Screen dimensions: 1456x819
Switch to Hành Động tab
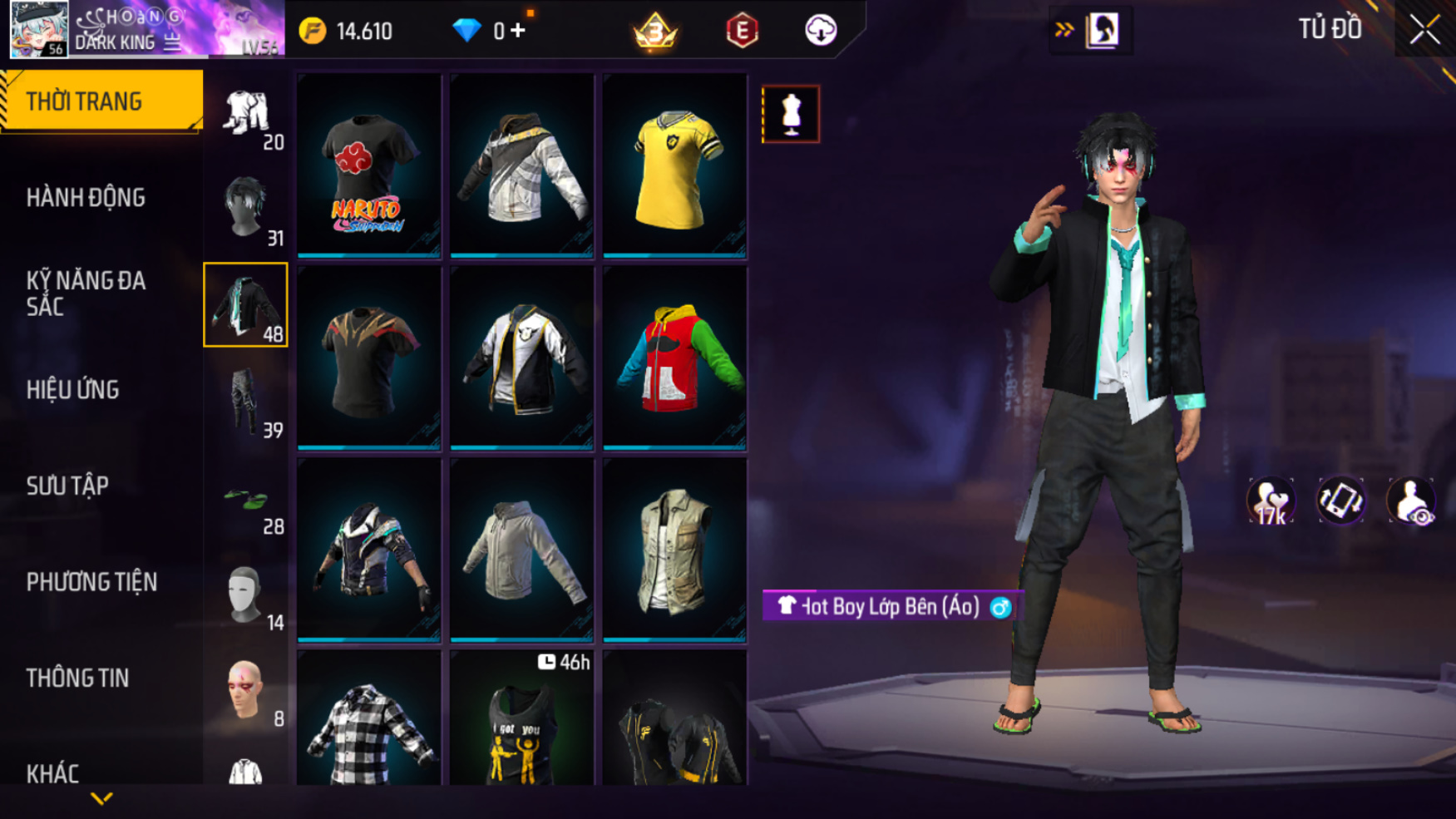pyautogui.click(x=86, y=198)
